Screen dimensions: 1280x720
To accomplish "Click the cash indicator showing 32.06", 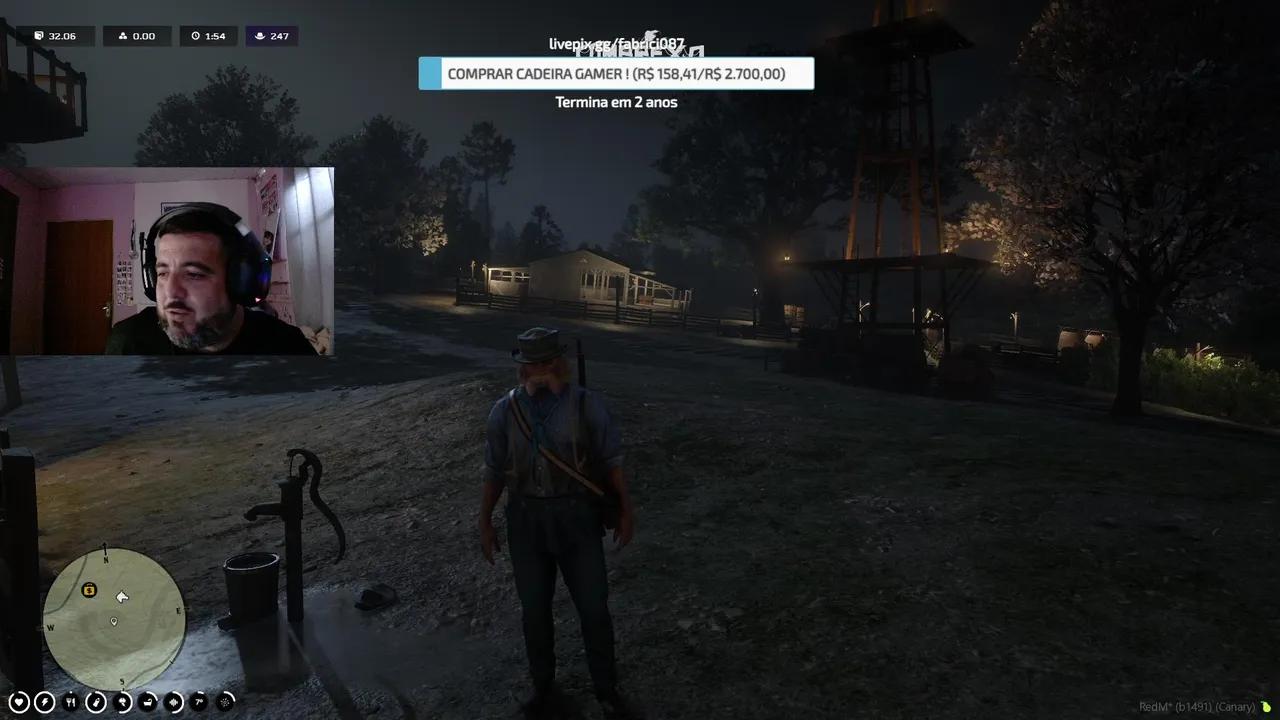I will point(56,36).
